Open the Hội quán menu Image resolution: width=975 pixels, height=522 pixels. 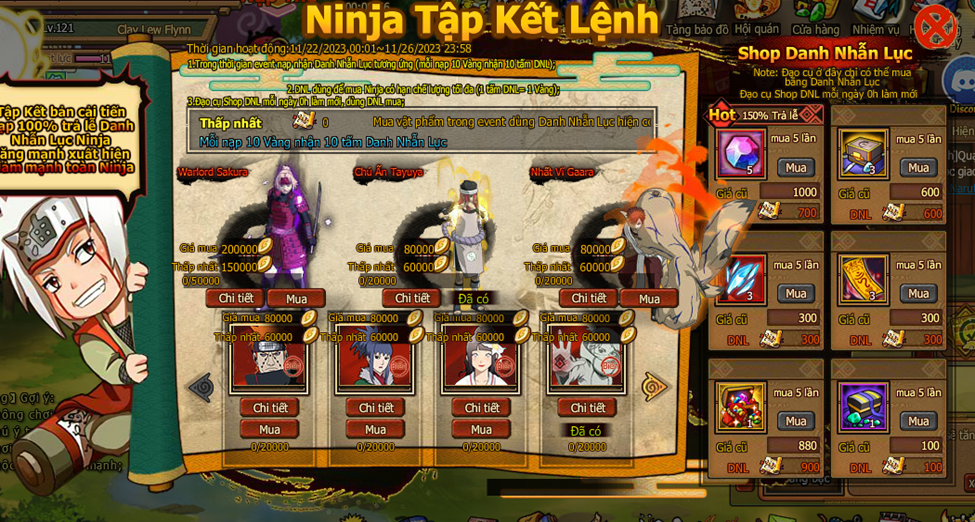point(757,30)
